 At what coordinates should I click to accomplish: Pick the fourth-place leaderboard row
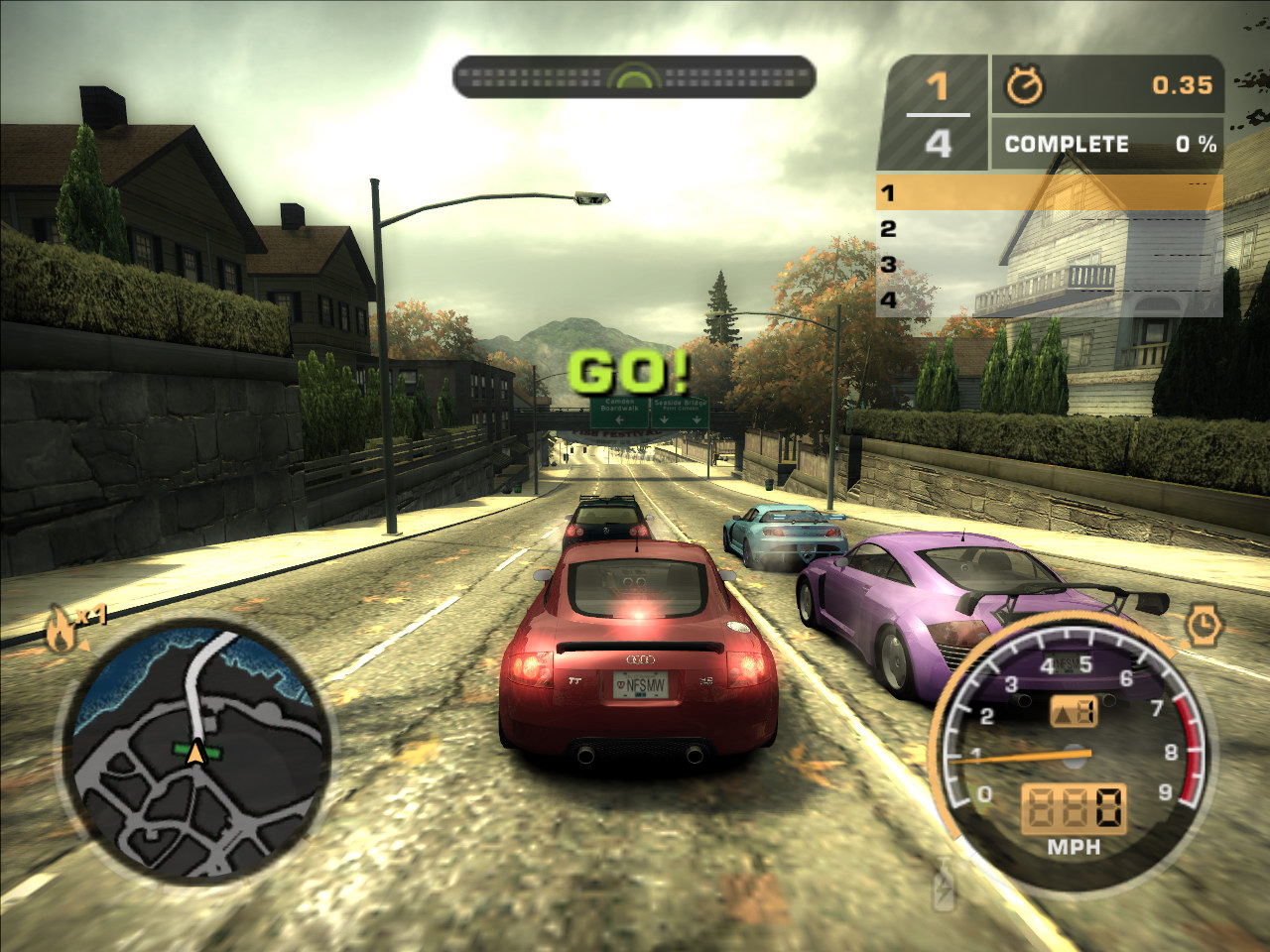(1049, 299)
